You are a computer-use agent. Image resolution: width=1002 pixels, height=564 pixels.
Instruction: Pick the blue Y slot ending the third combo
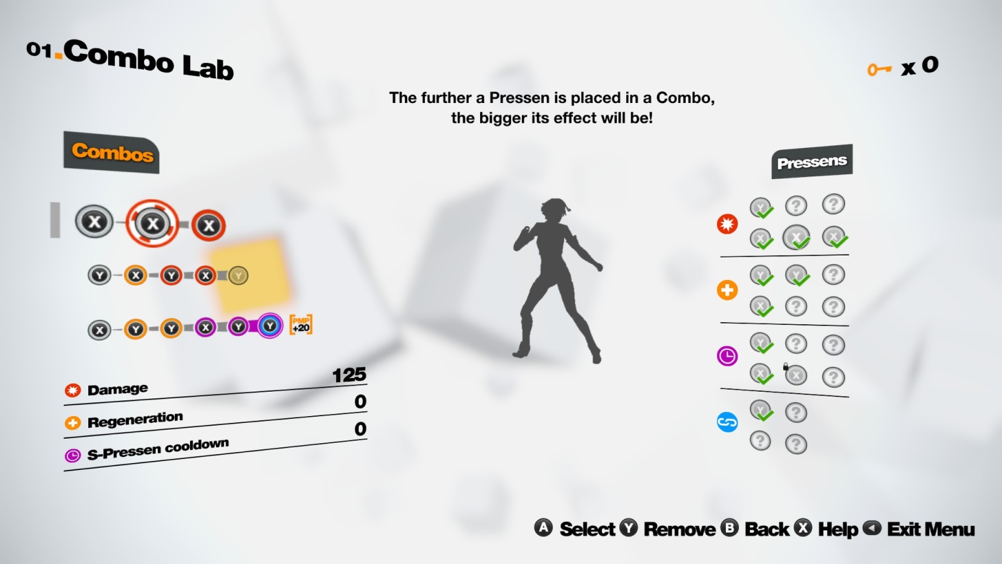tap(270, 326)
